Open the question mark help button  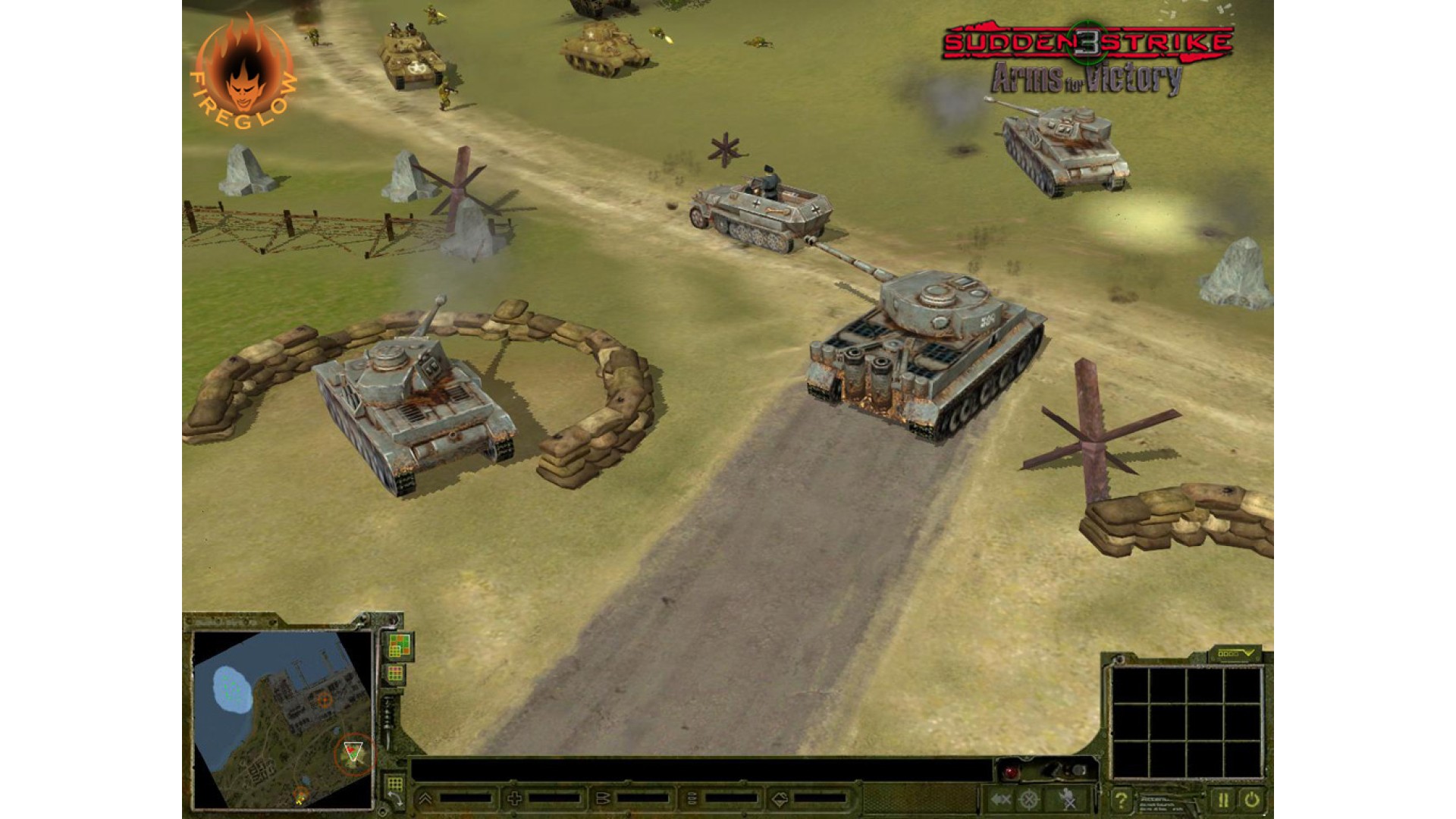(1121, 799)
